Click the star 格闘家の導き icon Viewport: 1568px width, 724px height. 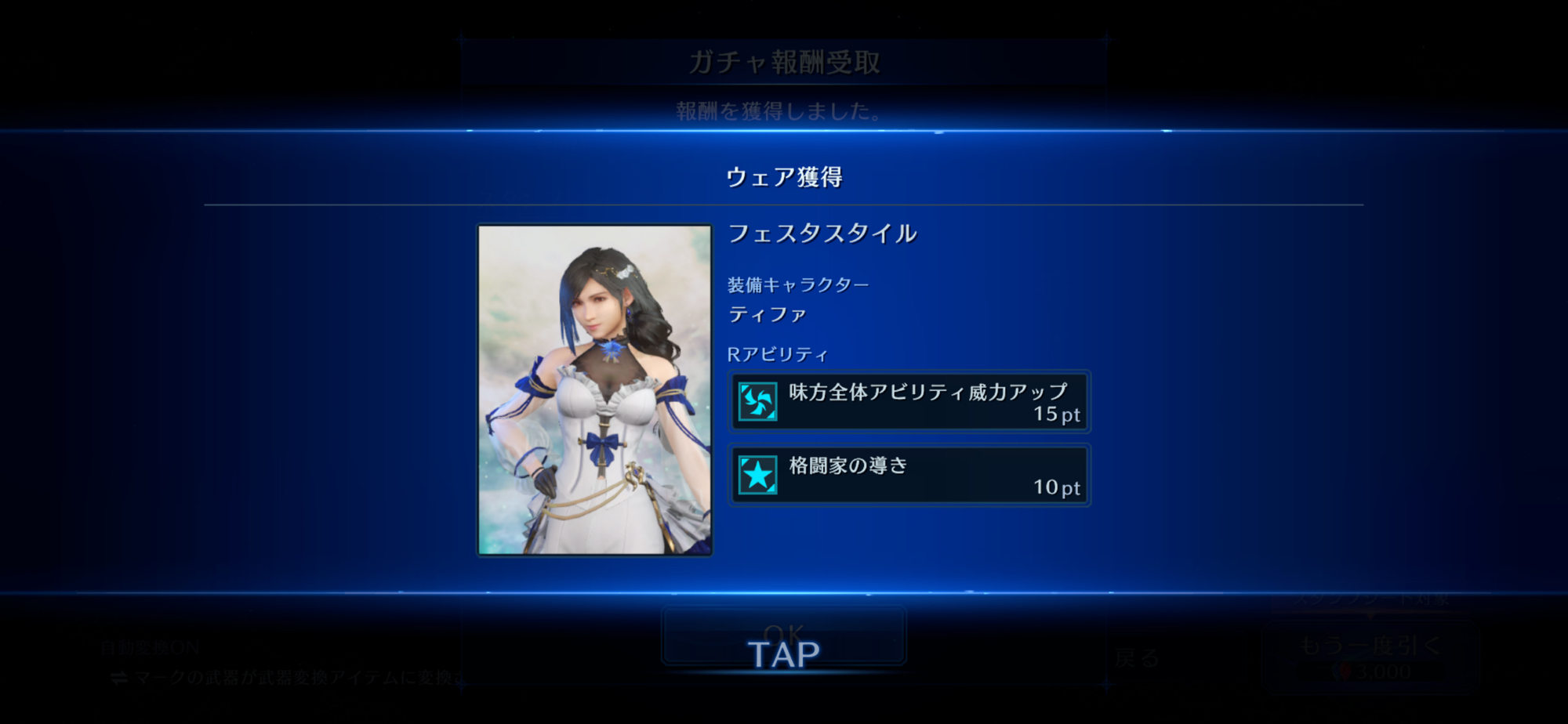(757, 476)
